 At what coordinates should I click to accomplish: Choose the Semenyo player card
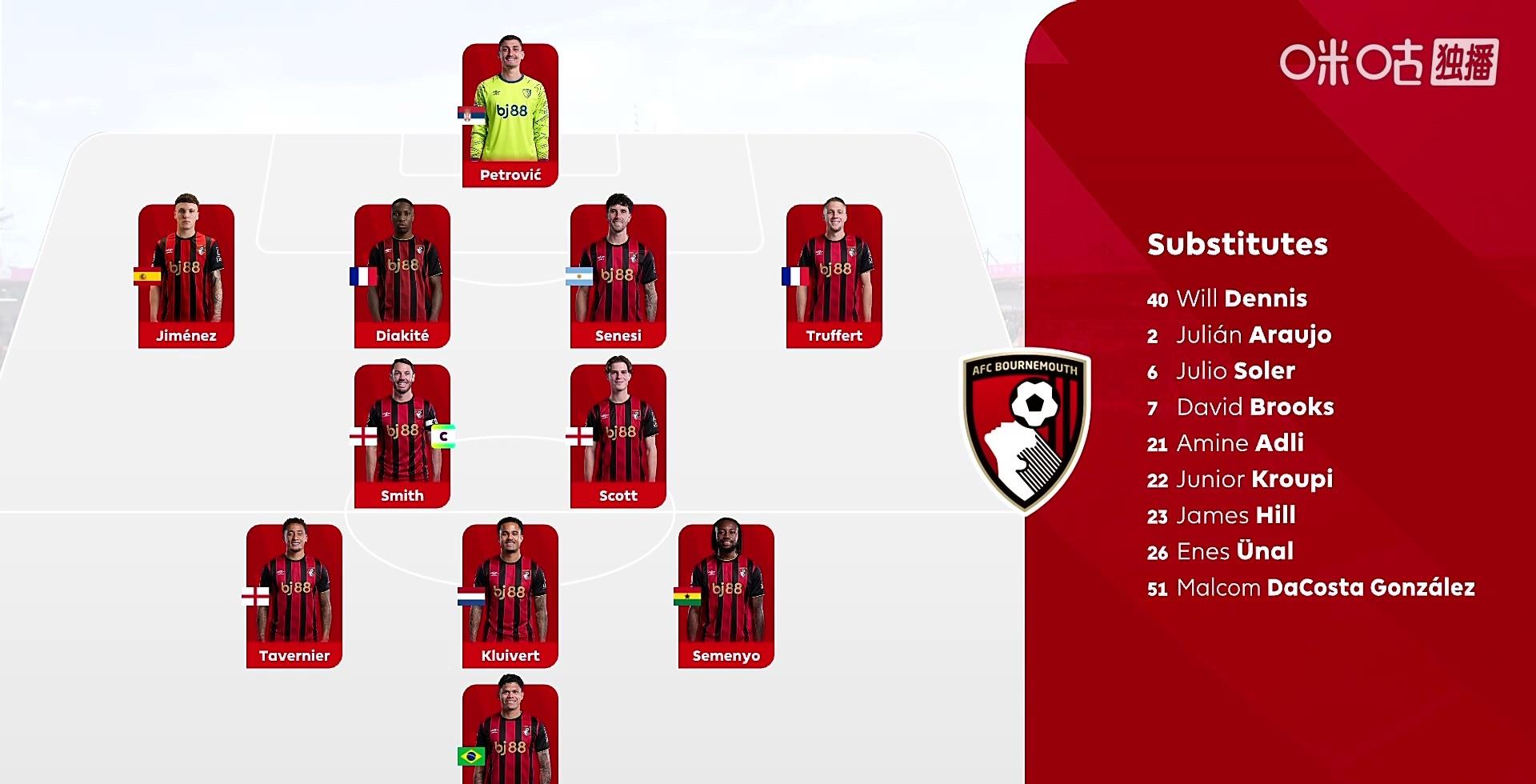click(x=726, y=596)
